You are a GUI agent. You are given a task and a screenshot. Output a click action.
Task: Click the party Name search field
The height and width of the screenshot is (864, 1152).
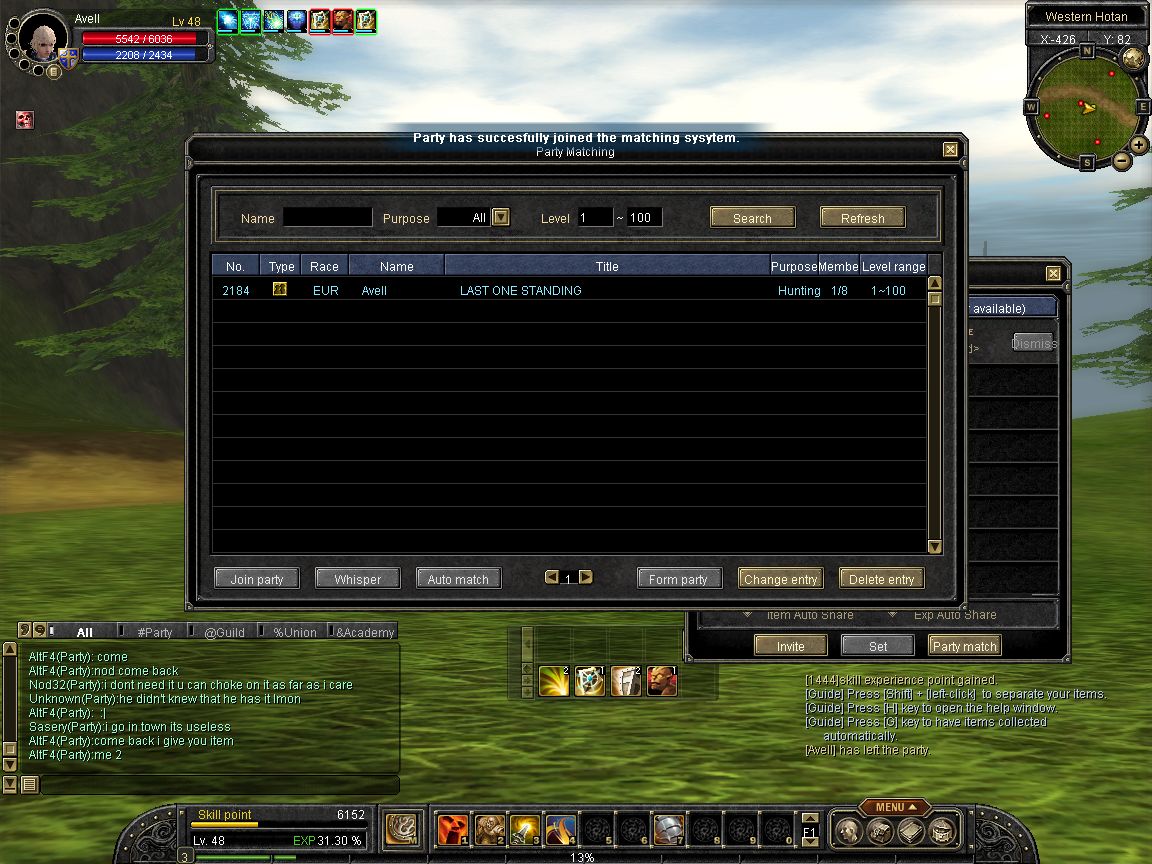tap(327, 217)
